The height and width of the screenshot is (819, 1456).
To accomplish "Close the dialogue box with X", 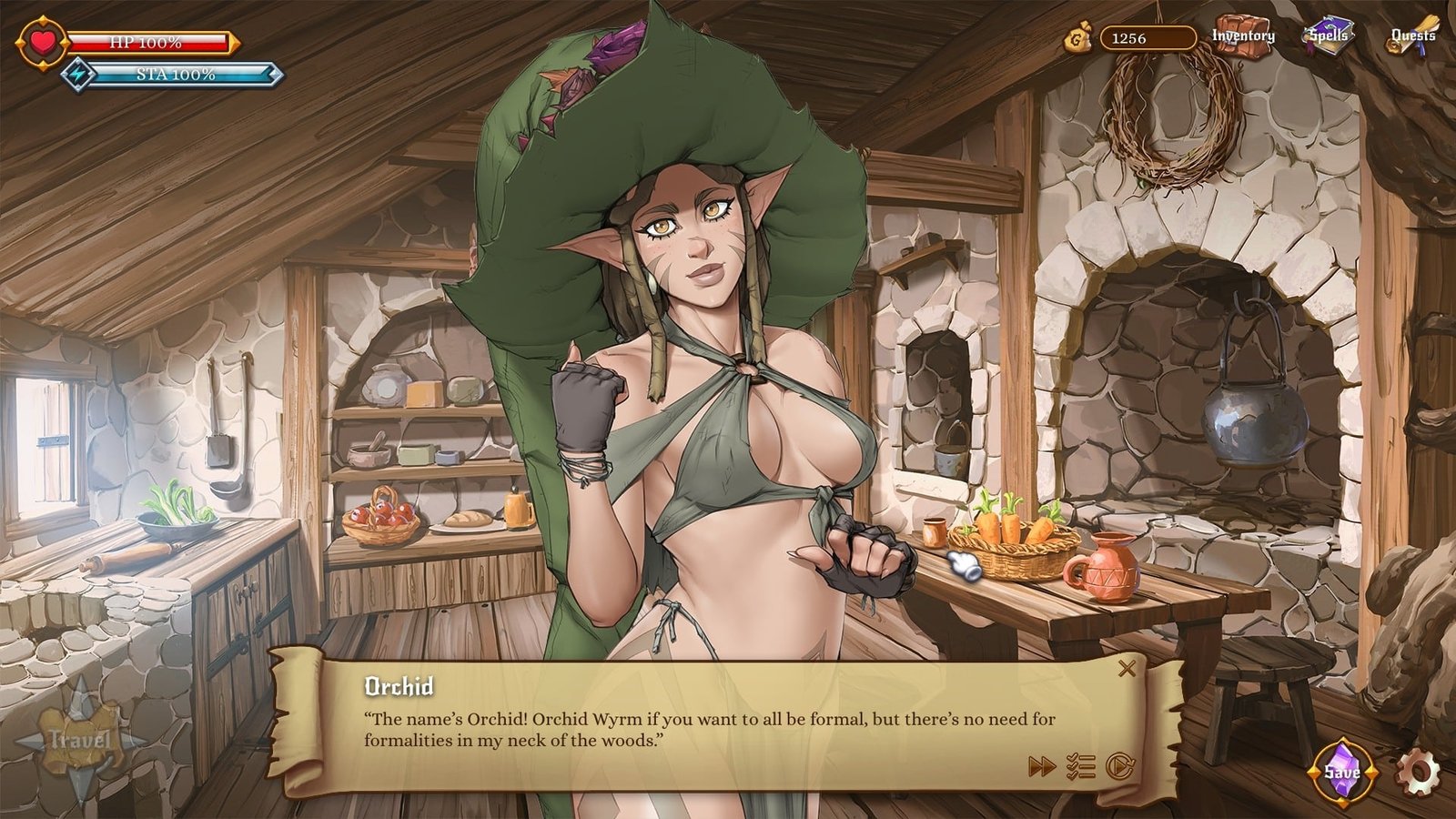I will point(1127,669).
